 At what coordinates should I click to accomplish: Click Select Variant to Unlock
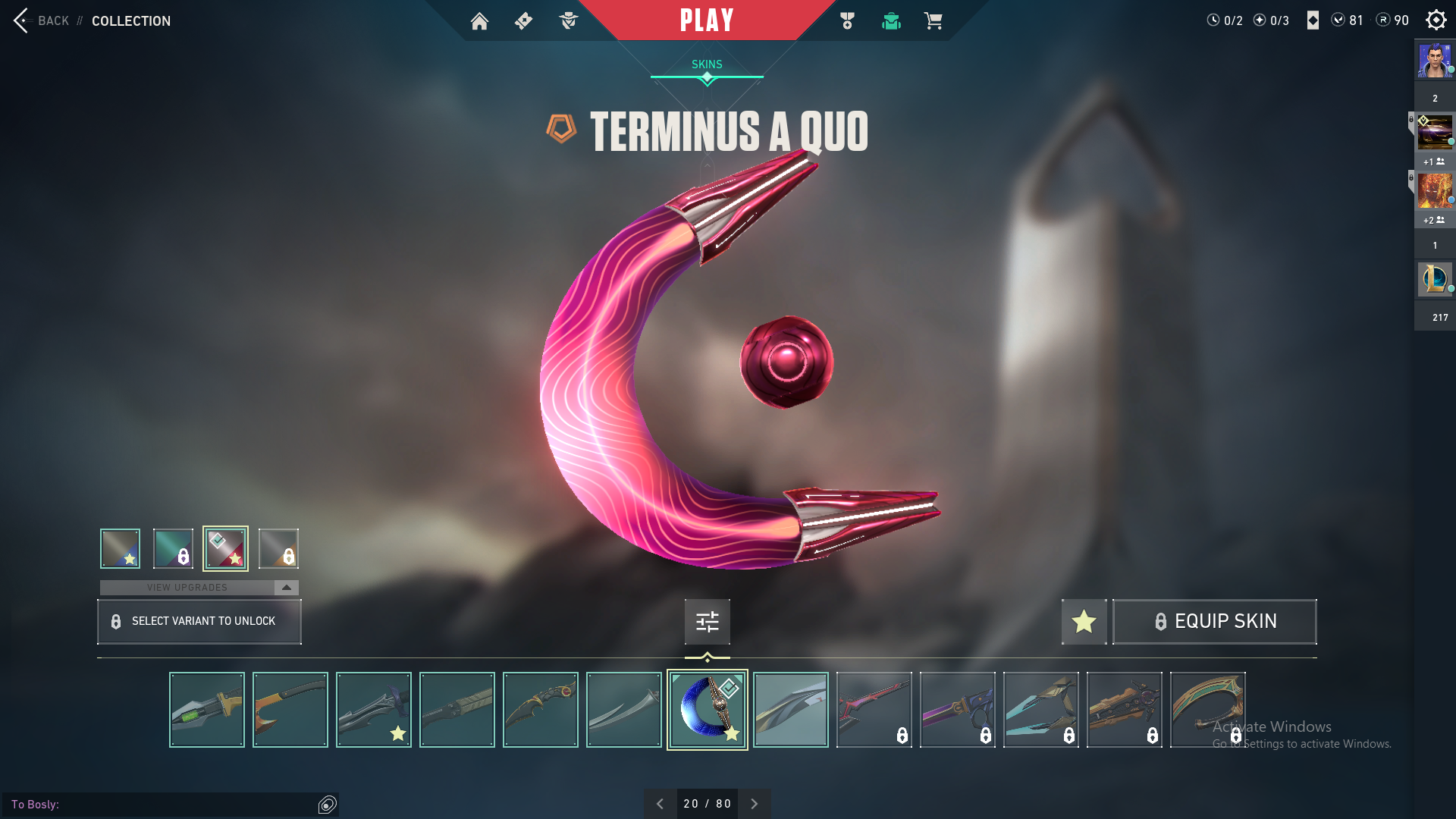199,622
